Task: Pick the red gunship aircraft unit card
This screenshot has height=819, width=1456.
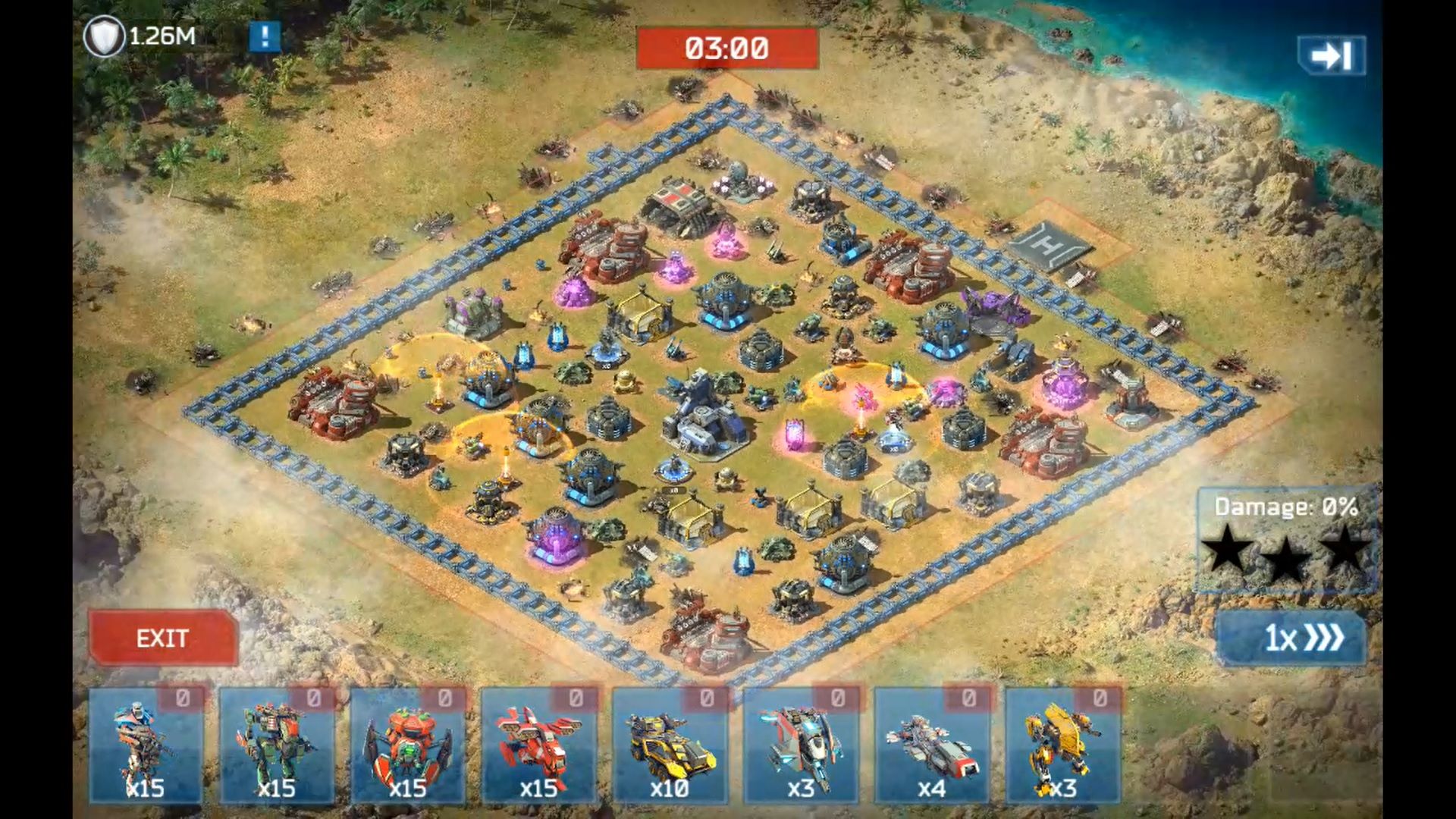Action: click(x=538, y=745)
